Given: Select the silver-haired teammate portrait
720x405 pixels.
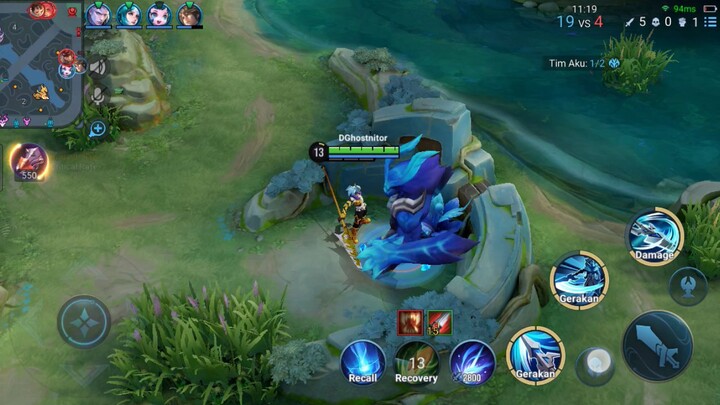Looking at the screenshot, I should pyautogui.click(x=98, y=14).
